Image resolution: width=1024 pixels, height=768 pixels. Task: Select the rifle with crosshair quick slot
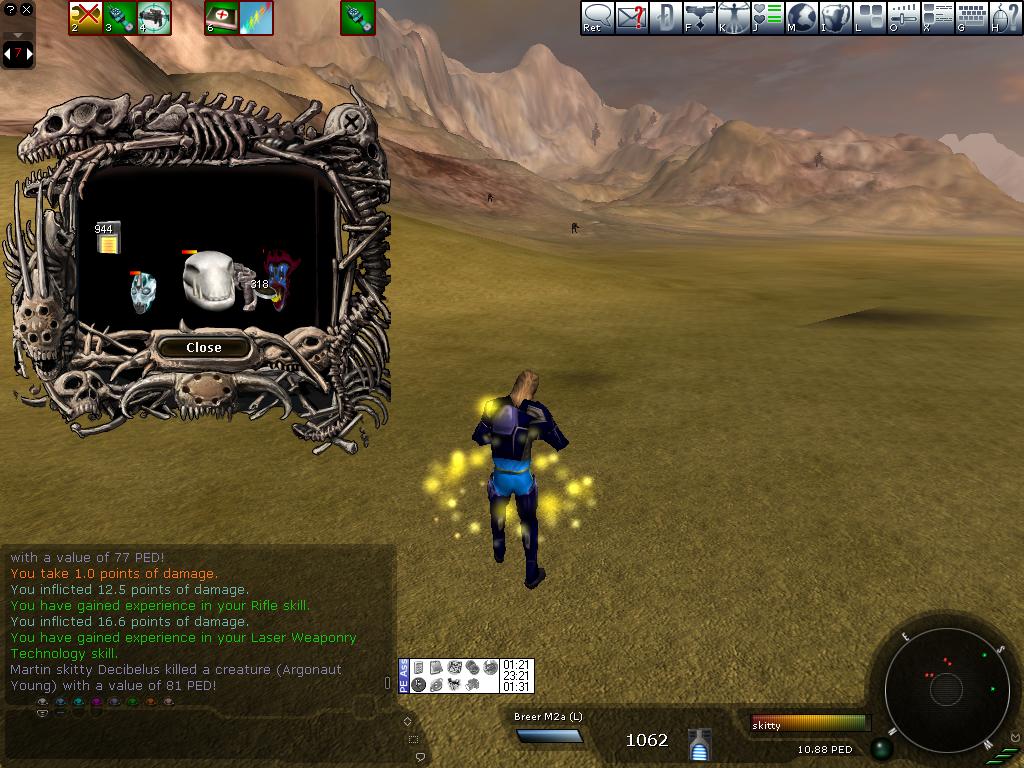tap(154, 17)
